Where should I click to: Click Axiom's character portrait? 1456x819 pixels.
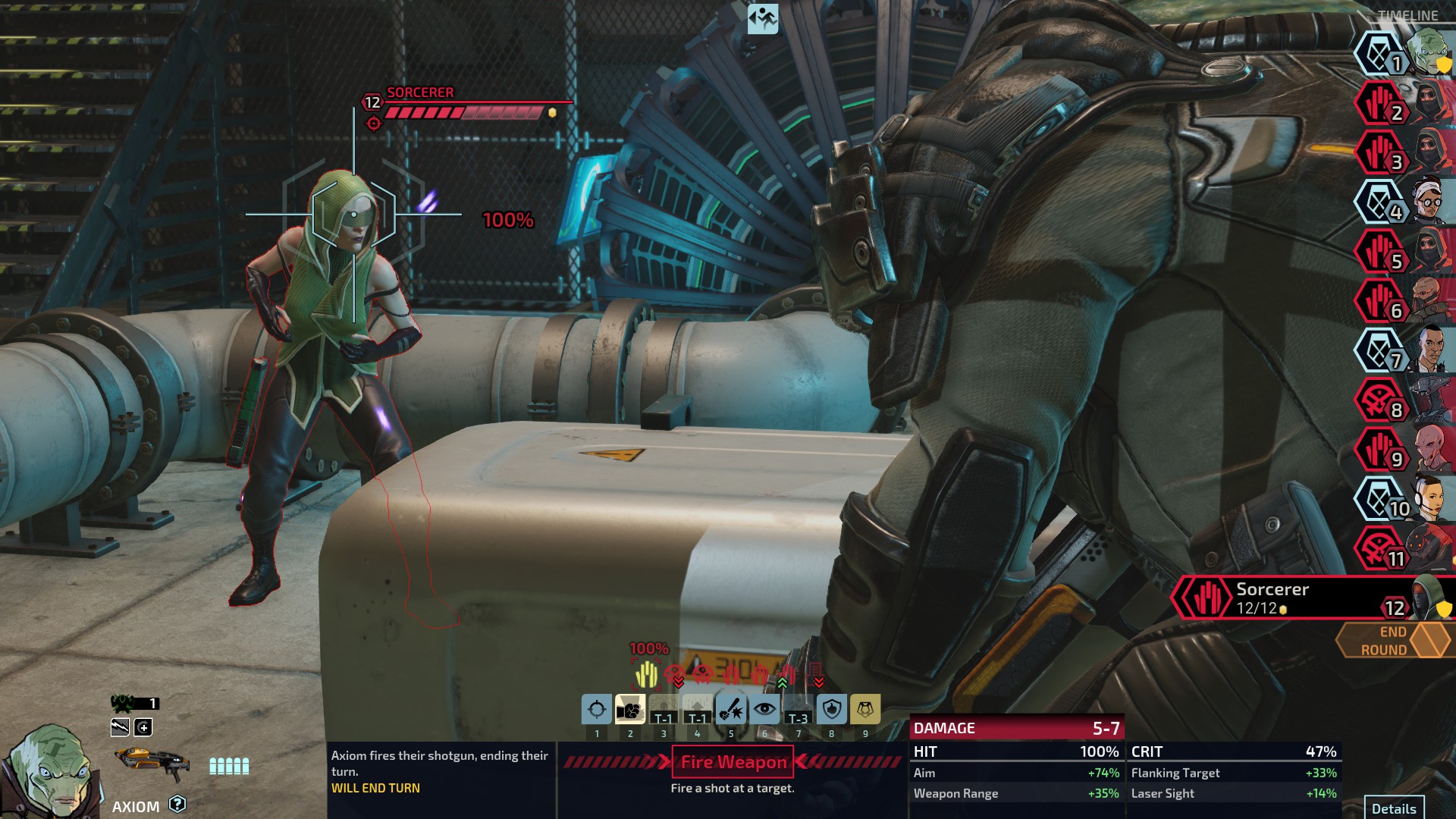pos(49,770)
